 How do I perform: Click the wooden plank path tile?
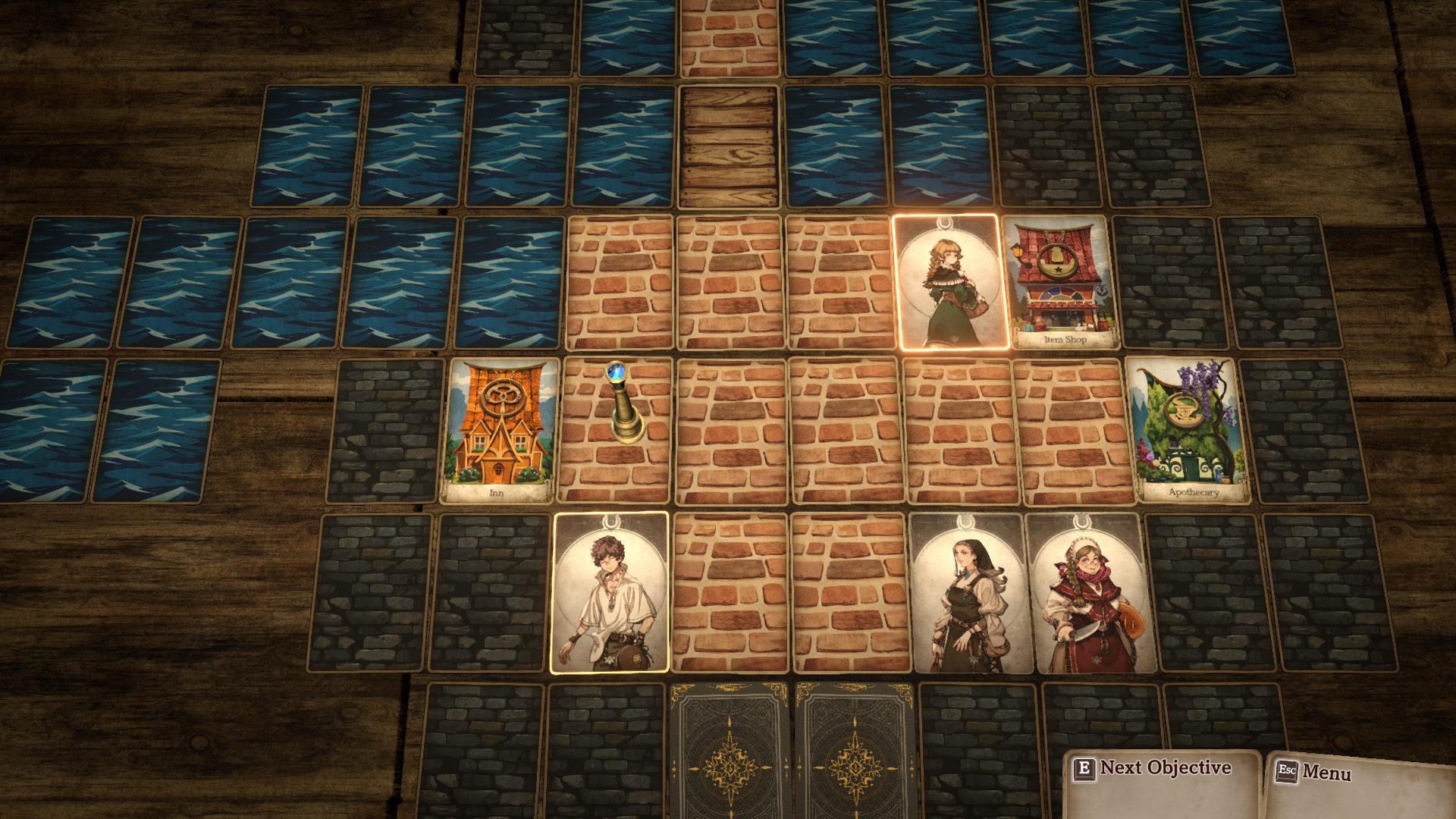tap(732, 144)
